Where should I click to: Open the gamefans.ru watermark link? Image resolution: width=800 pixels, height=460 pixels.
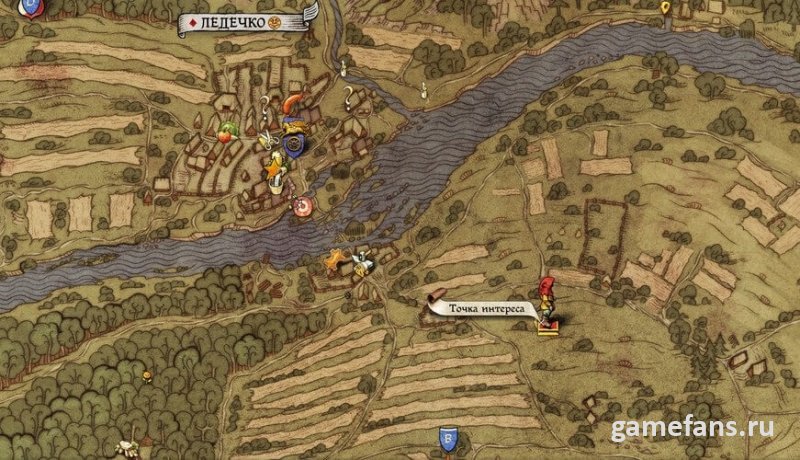pos(694,428)
